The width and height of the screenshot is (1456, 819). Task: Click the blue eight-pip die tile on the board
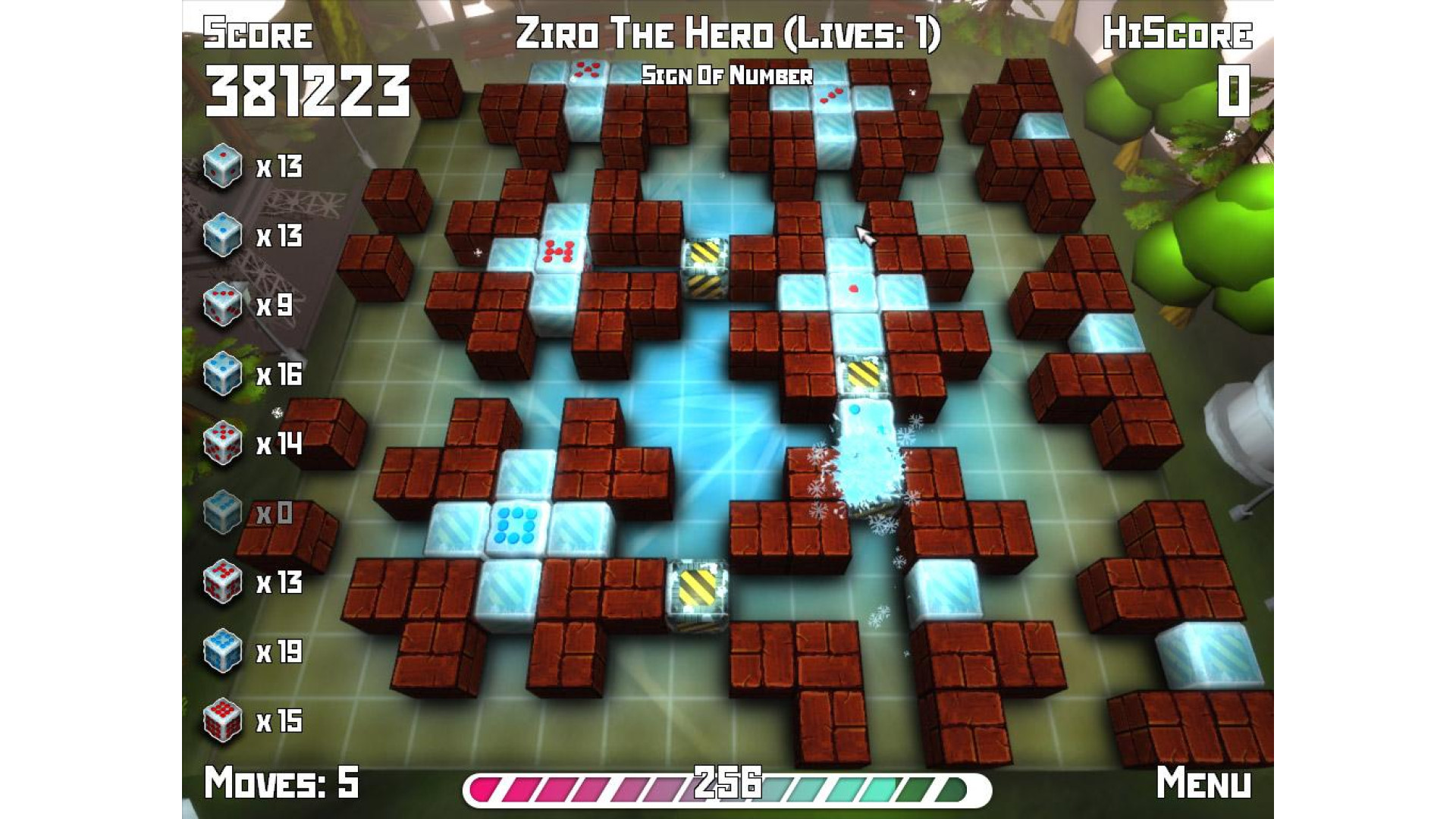516,525
